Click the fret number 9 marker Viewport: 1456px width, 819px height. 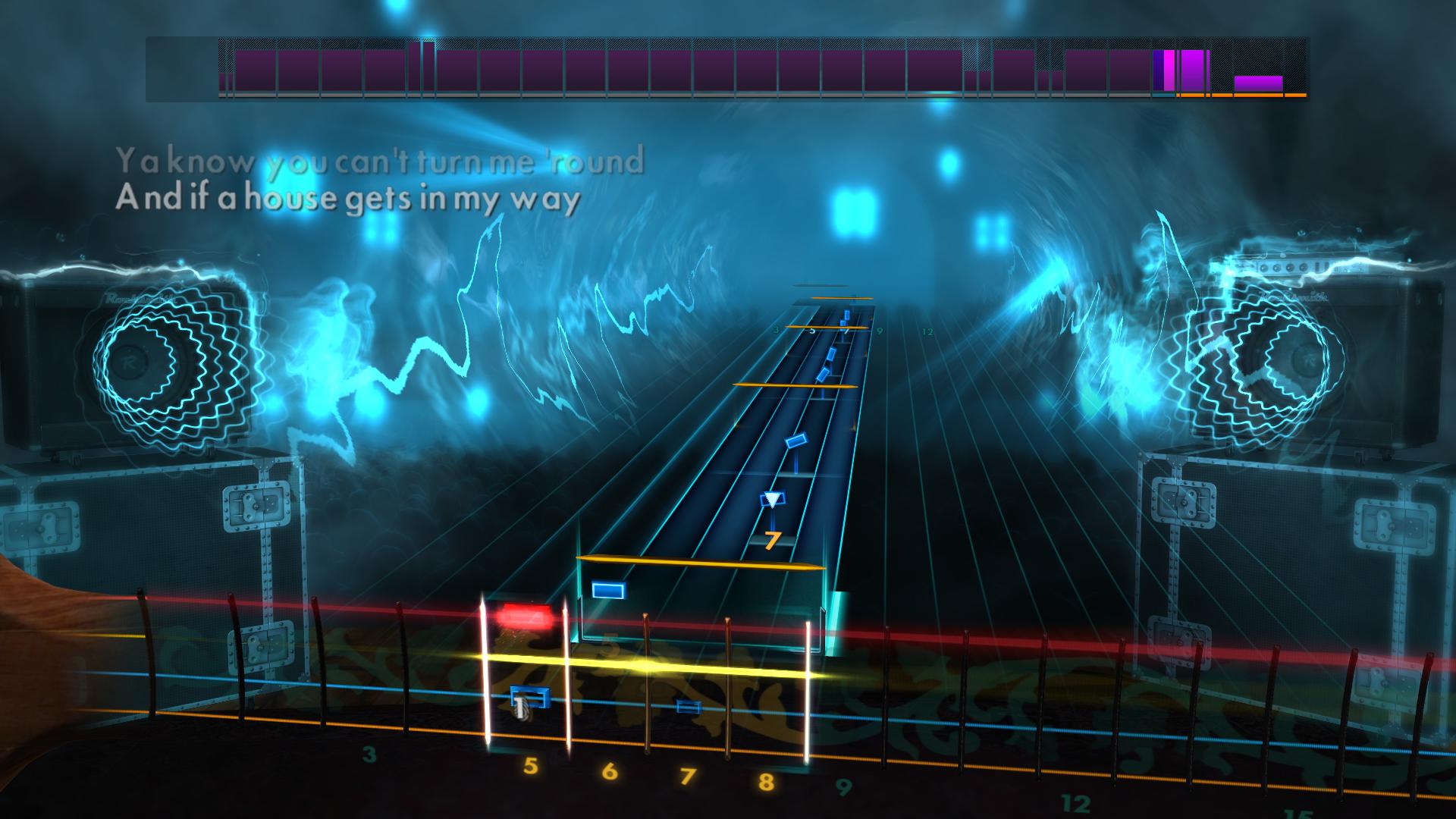(x=843, y=787)
